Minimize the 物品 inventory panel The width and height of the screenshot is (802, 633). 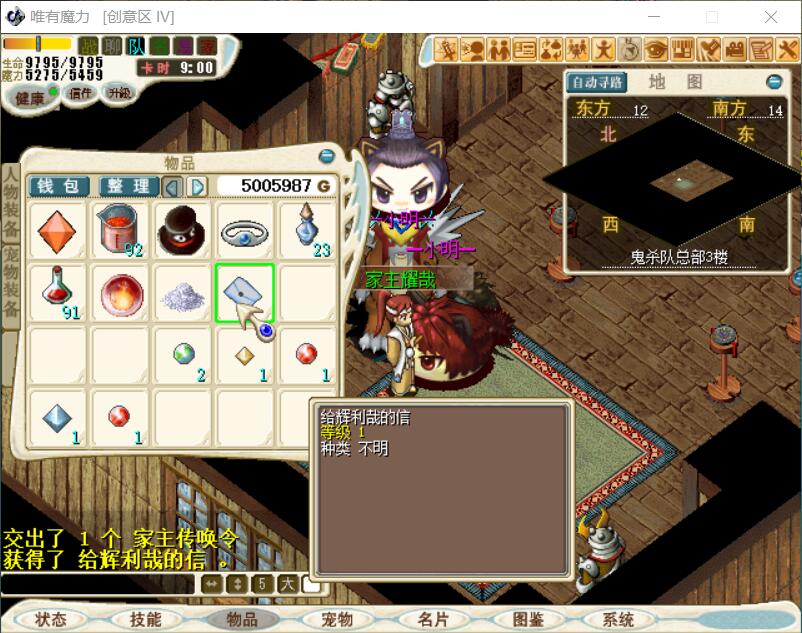coord(326,156)
